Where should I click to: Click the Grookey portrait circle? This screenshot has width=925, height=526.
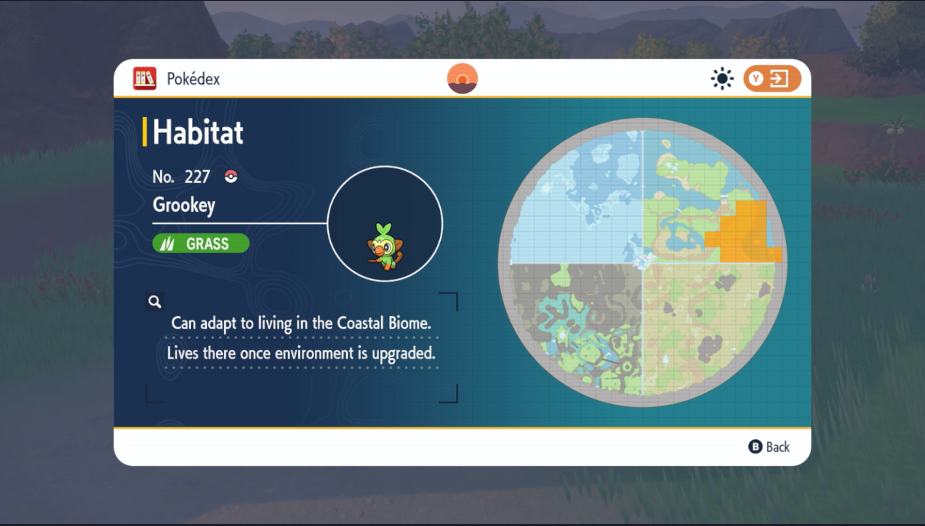point(385,223)
